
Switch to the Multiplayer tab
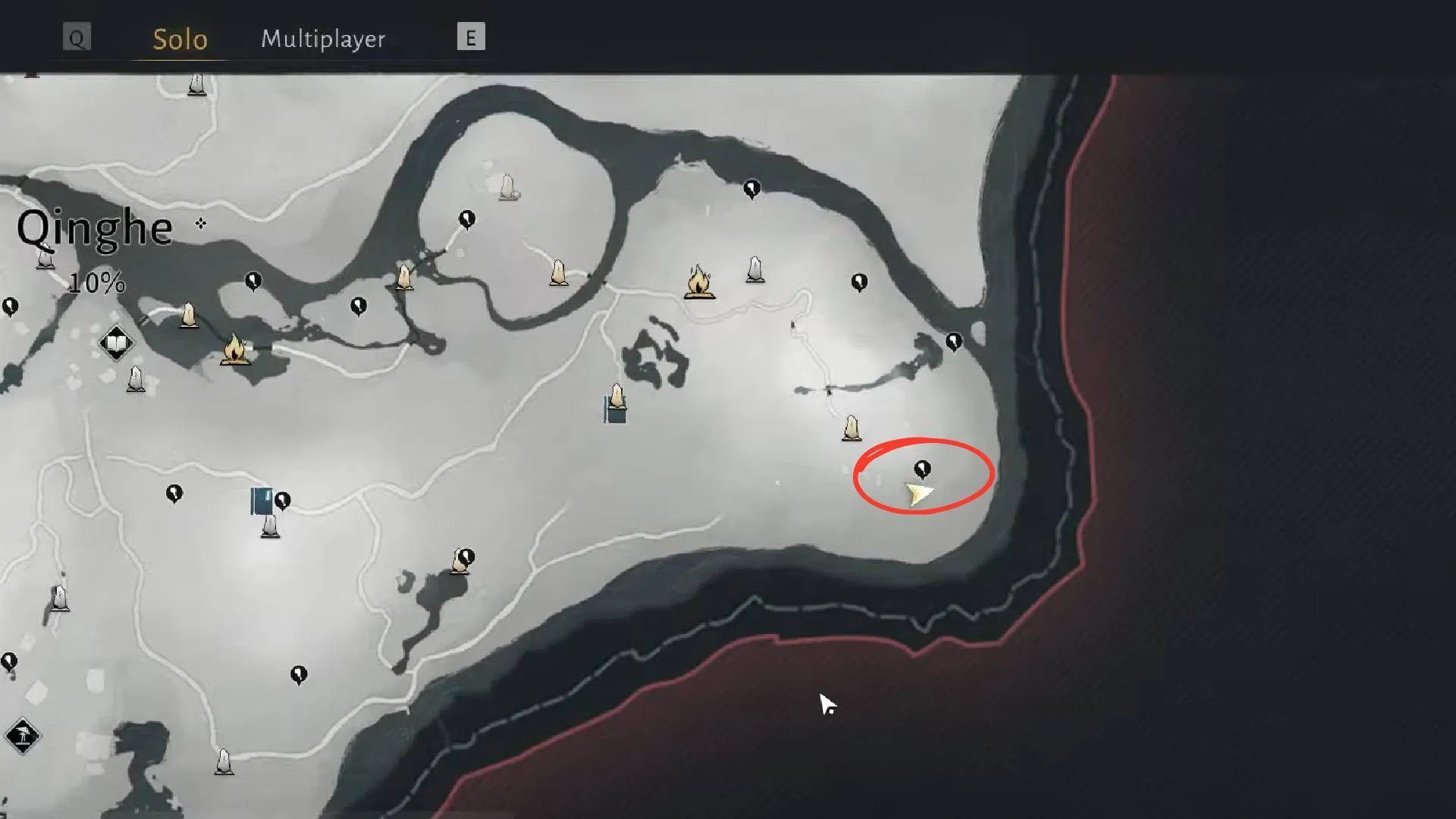coord(323,39)
